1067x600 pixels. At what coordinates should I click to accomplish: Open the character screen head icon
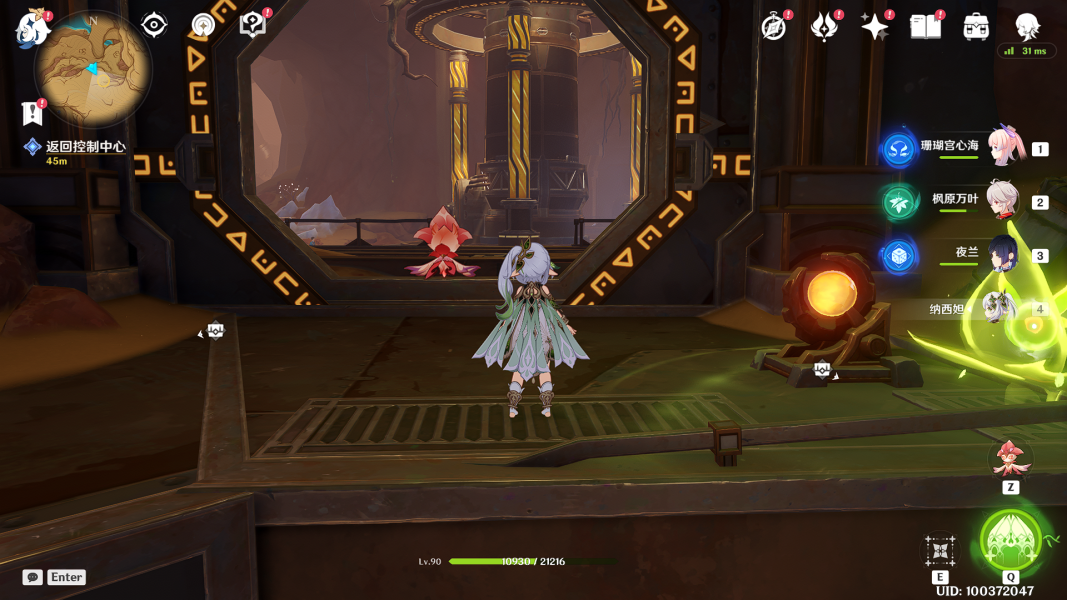[x=1027, y=25]
